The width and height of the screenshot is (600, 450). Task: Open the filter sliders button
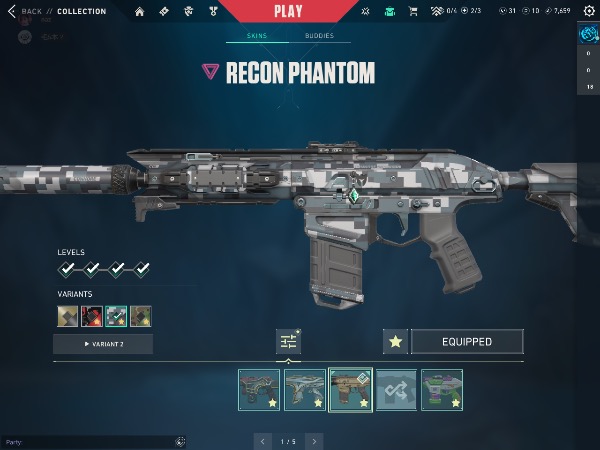pyautogui.click(x=288, y=342)
